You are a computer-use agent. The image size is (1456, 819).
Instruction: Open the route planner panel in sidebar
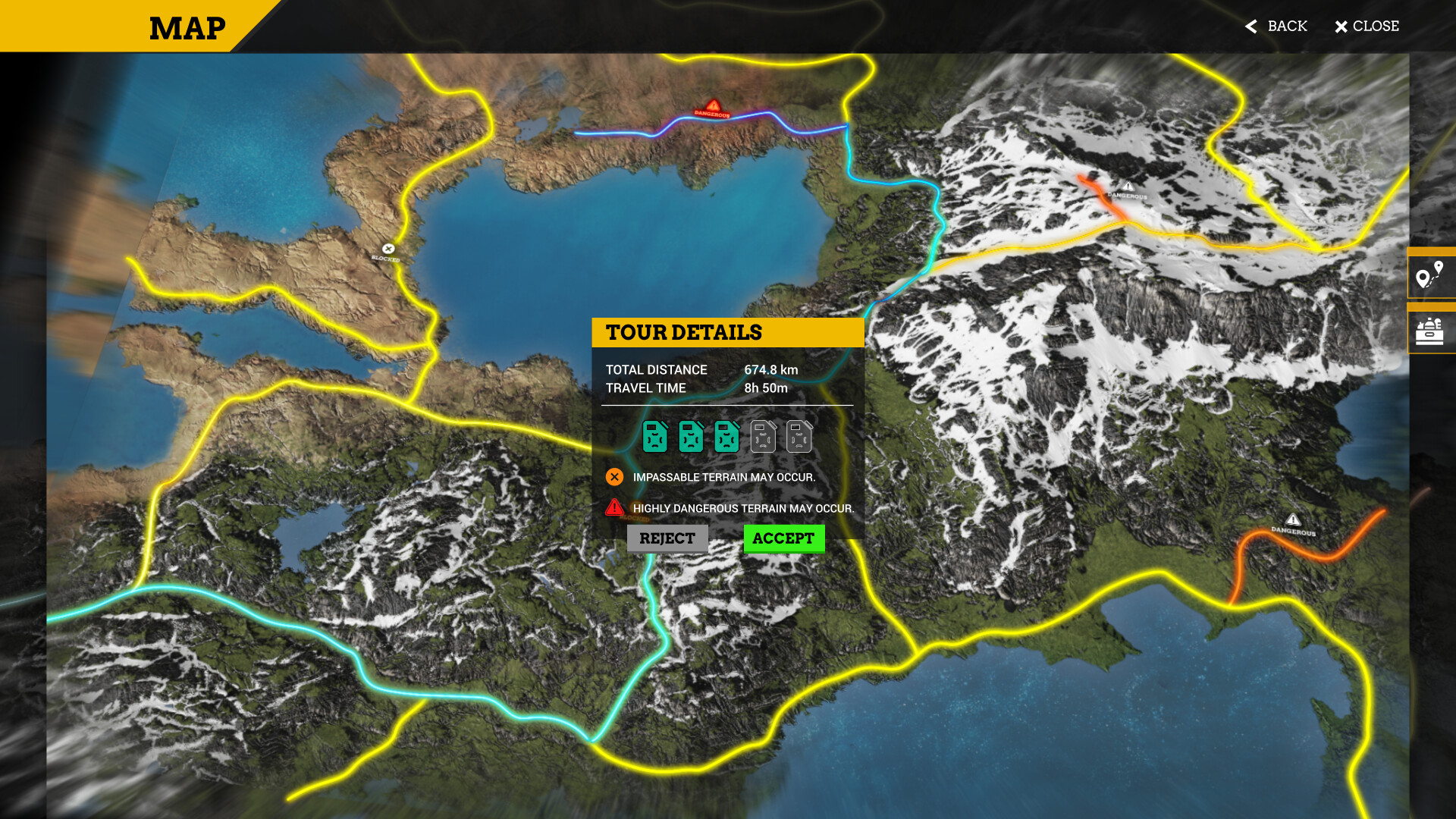(x=1430, y=275)
